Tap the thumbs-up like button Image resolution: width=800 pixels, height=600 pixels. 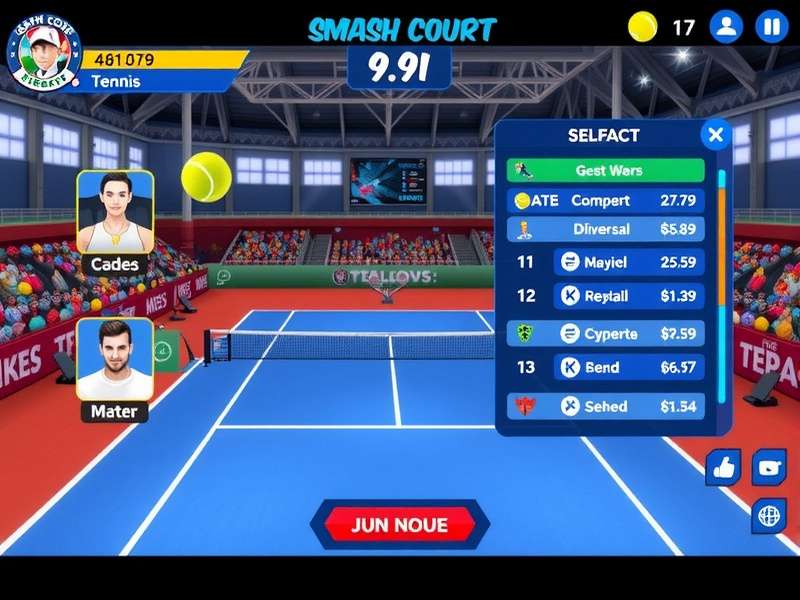(722, 467)
